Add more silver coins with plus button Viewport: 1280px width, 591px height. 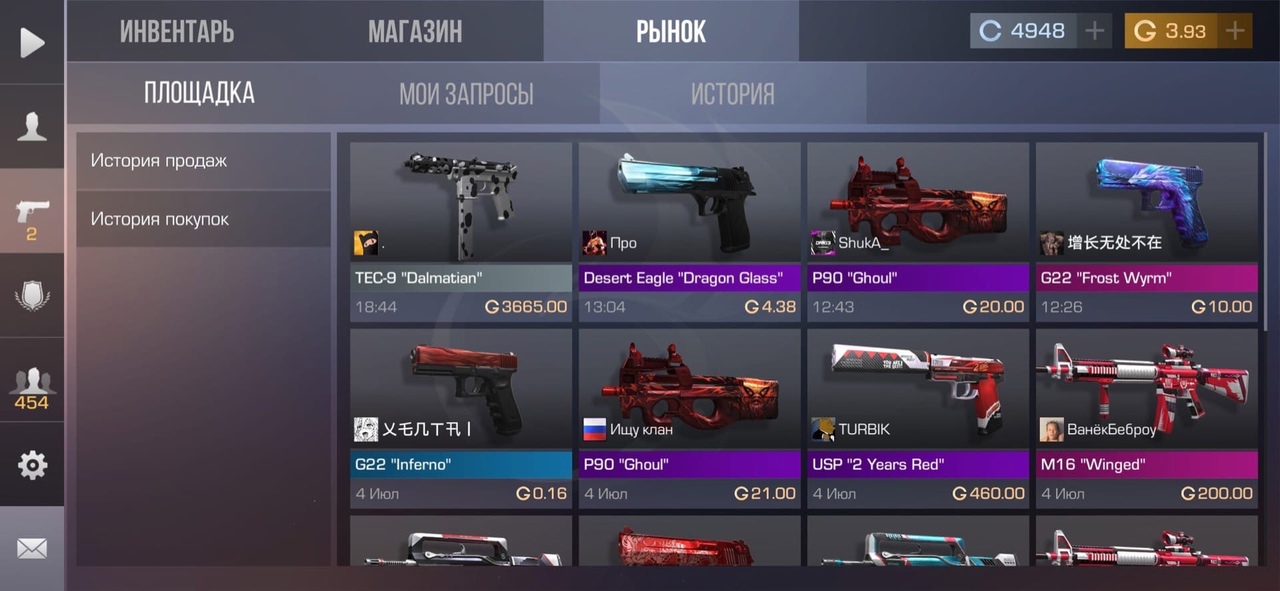[x=1095, y=31]
